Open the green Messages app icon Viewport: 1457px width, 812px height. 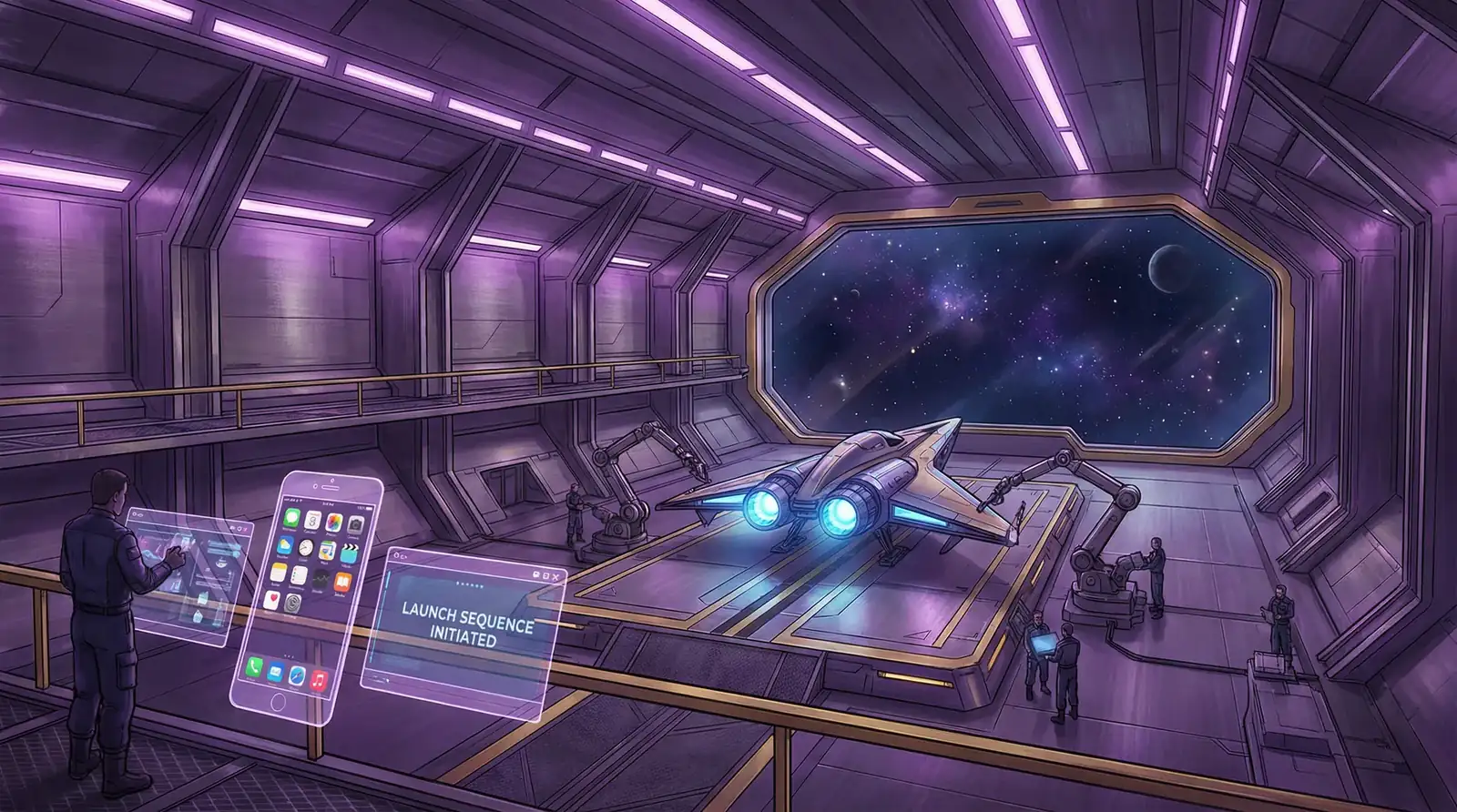pyautogui.click(x=292, y=518)
